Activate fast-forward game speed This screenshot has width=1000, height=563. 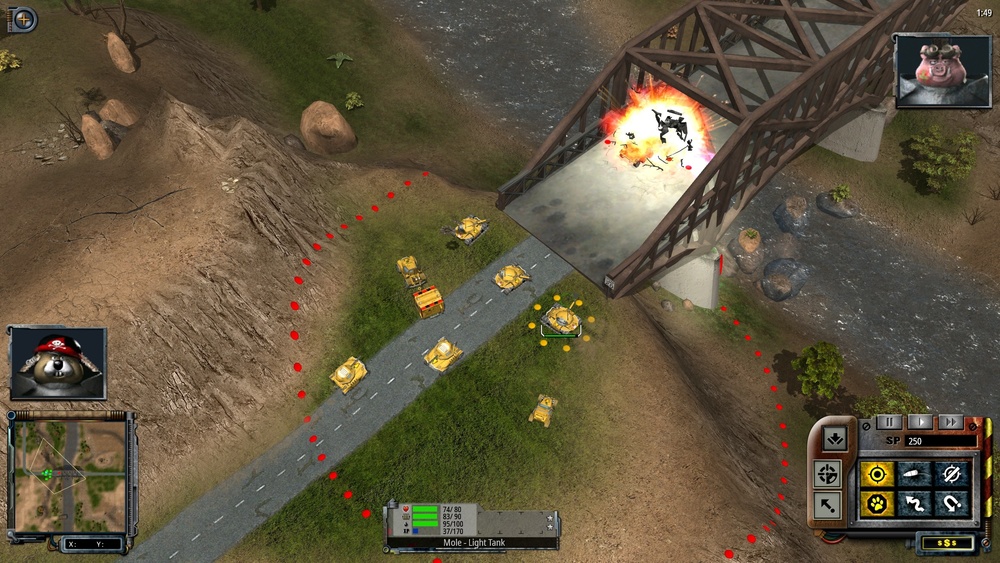pyautogui.click(x=950, y=422)
